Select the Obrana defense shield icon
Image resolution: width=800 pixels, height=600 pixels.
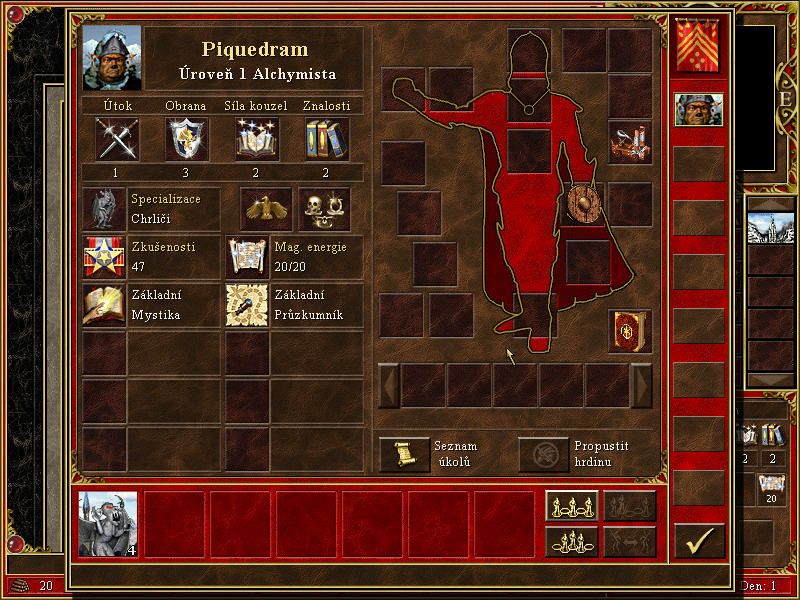[x=187, y=138]
